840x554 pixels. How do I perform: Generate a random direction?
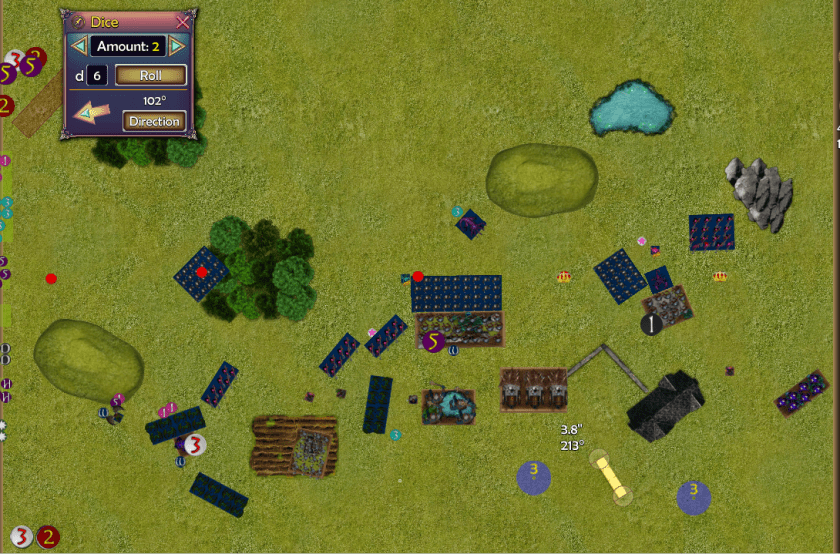click(x=155, y=121)
